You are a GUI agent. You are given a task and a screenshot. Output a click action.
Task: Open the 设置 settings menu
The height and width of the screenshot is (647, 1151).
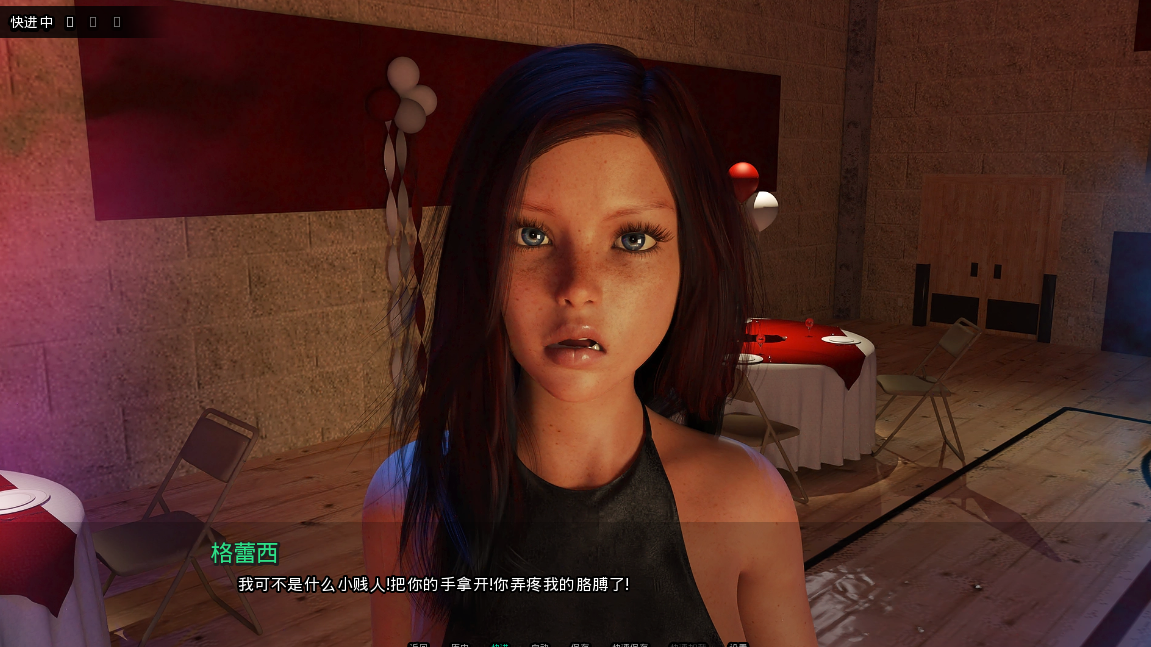click(x=738, y=645)
